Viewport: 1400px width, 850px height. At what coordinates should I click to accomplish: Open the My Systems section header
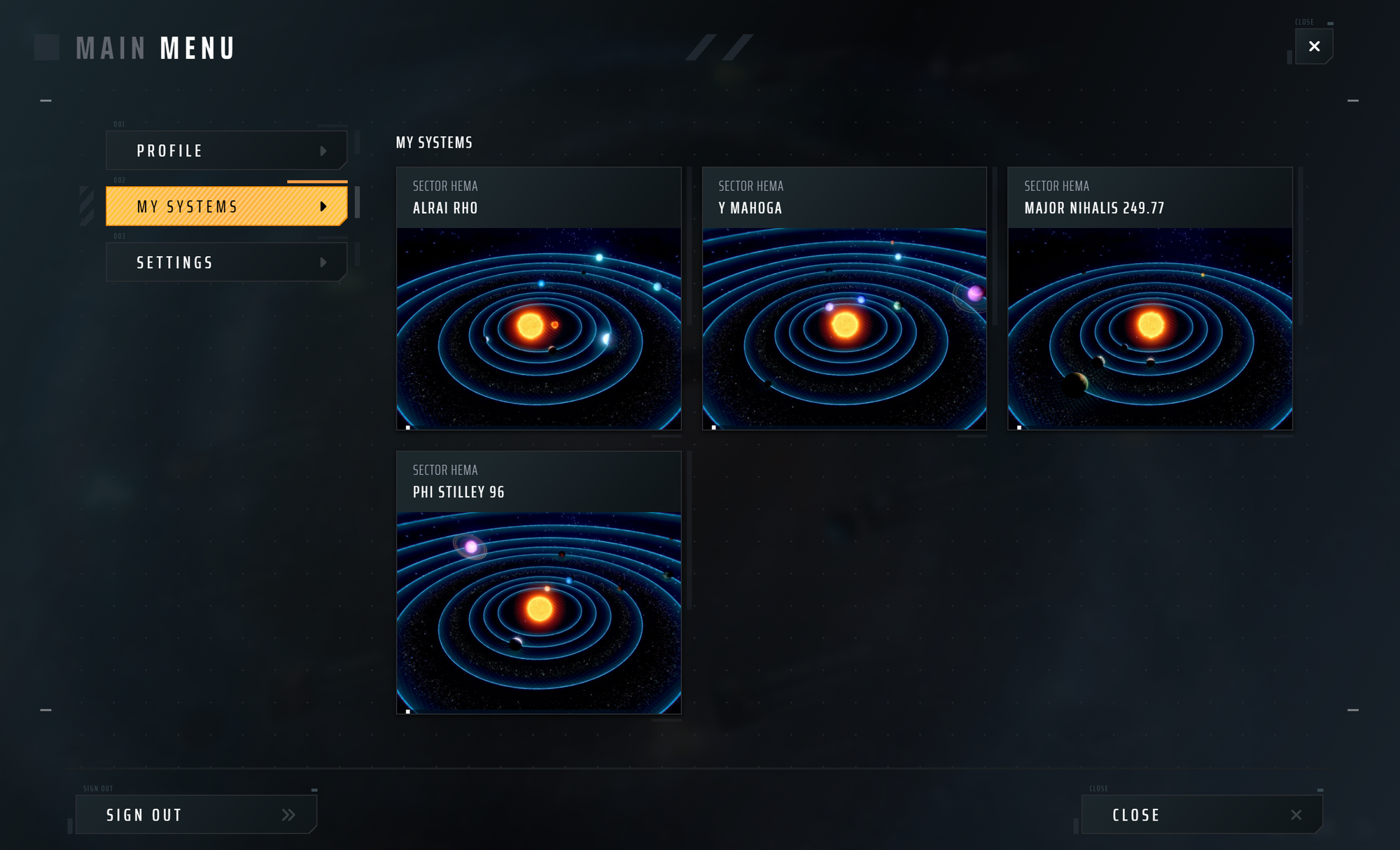435,143
